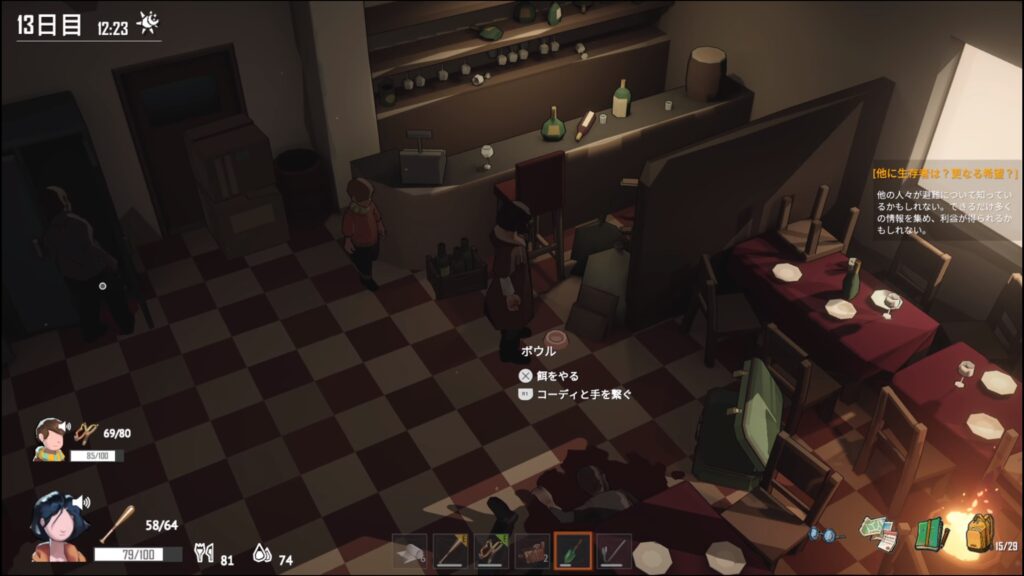
Task: Open the yellow backpack inventory
Action: click(x=979, y=533)
